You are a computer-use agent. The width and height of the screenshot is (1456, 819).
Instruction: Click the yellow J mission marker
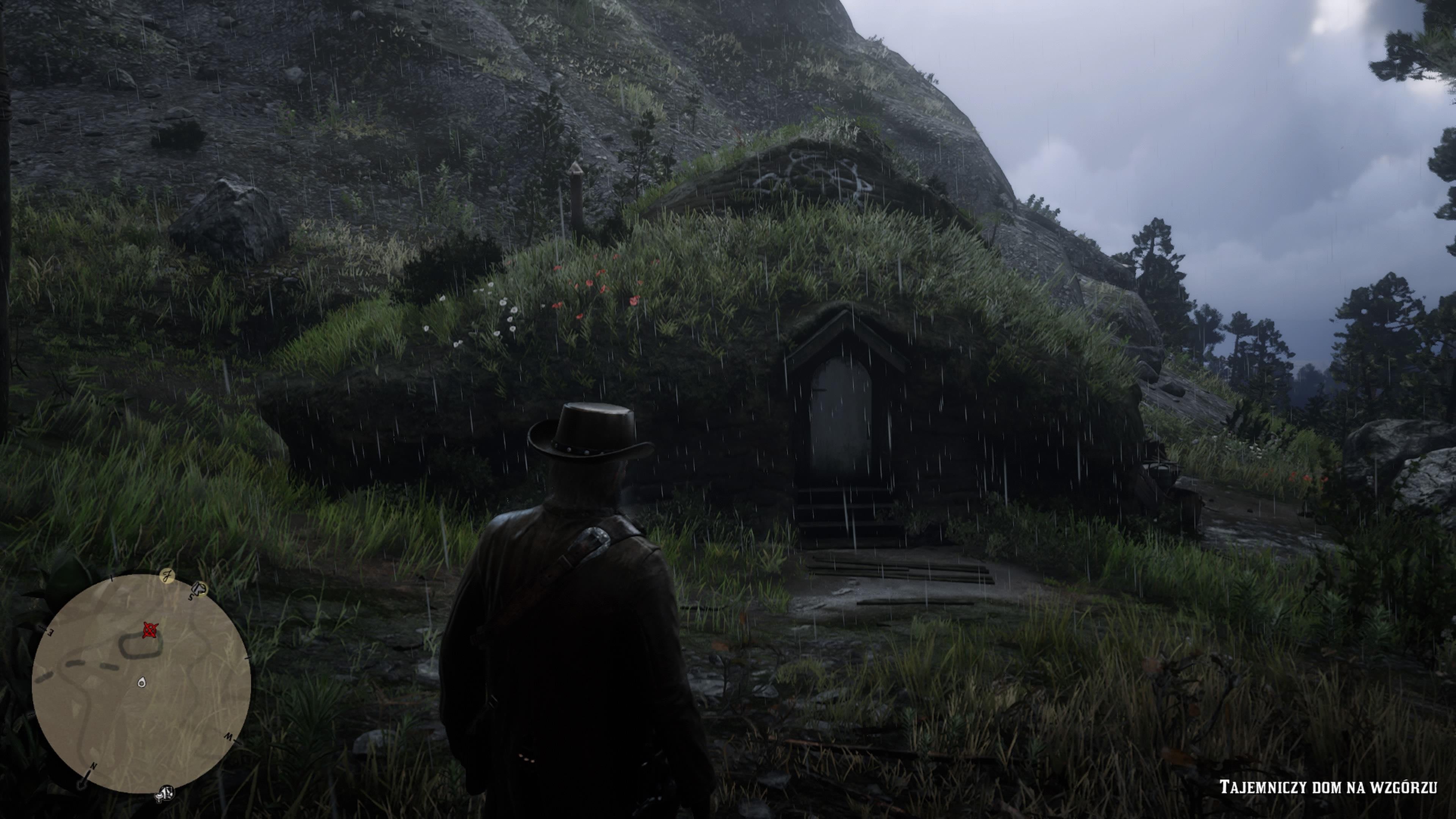[167, 576]
